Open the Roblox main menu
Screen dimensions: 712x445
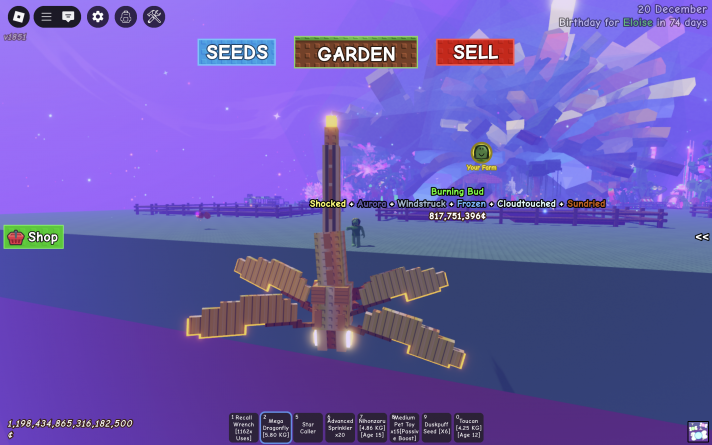pos(18,16)
